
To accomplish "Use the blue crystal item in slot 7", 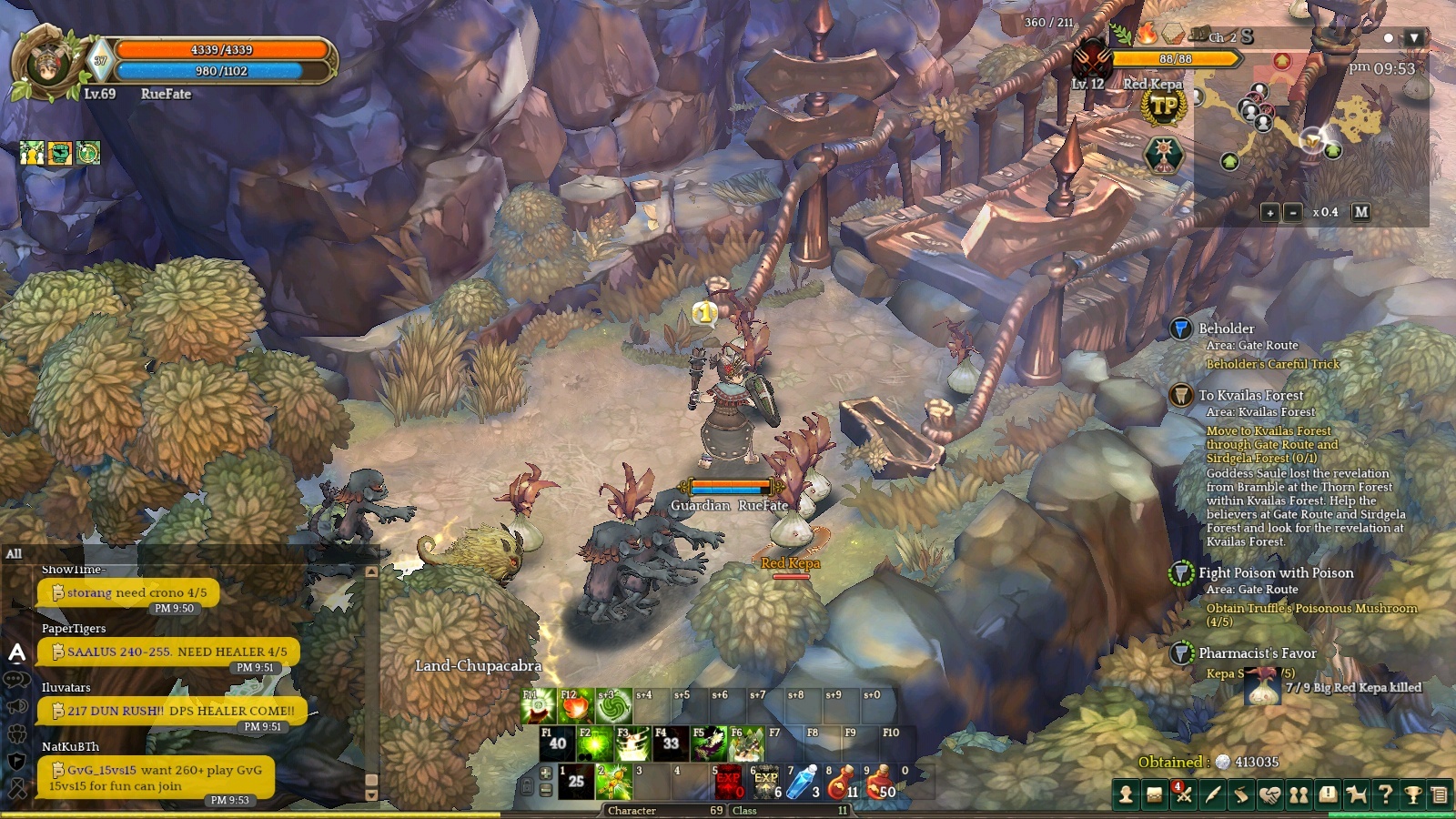I will coord(803,783).
